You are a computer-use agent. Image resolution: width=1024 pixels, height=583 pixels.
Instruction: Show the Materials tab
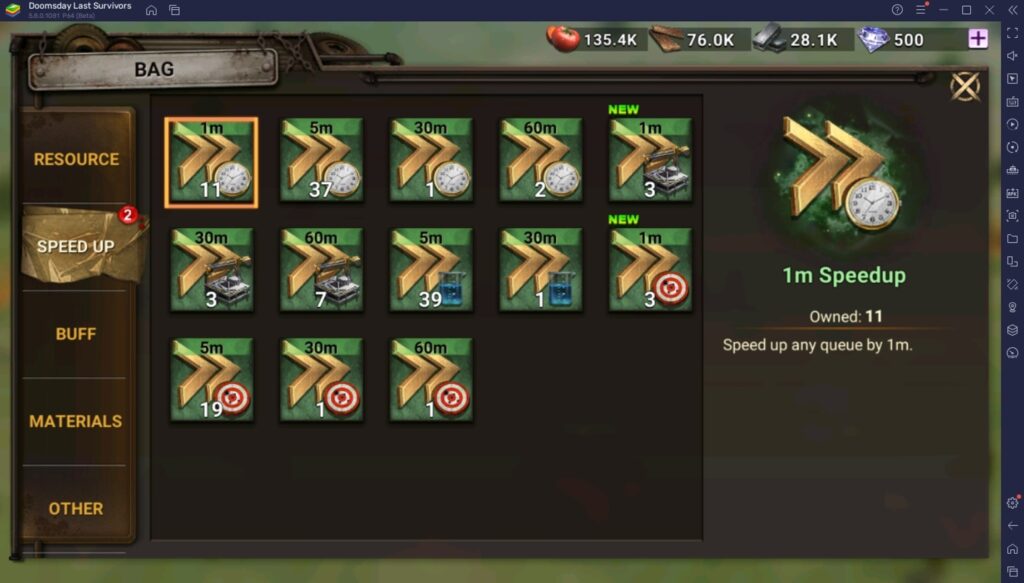pos(76,421)
